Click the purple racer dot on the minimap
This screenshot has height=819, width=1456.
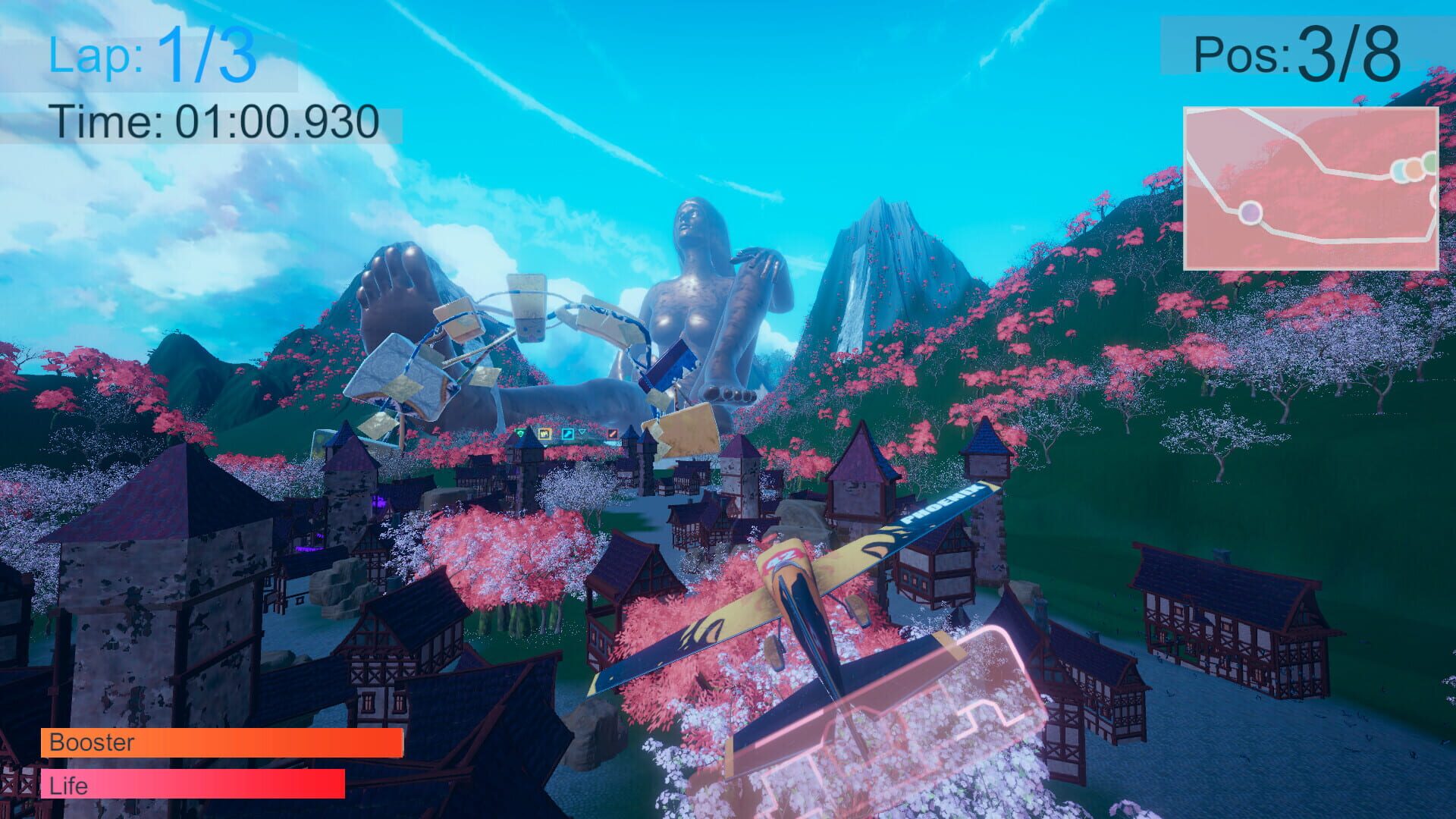[1250, 213]
